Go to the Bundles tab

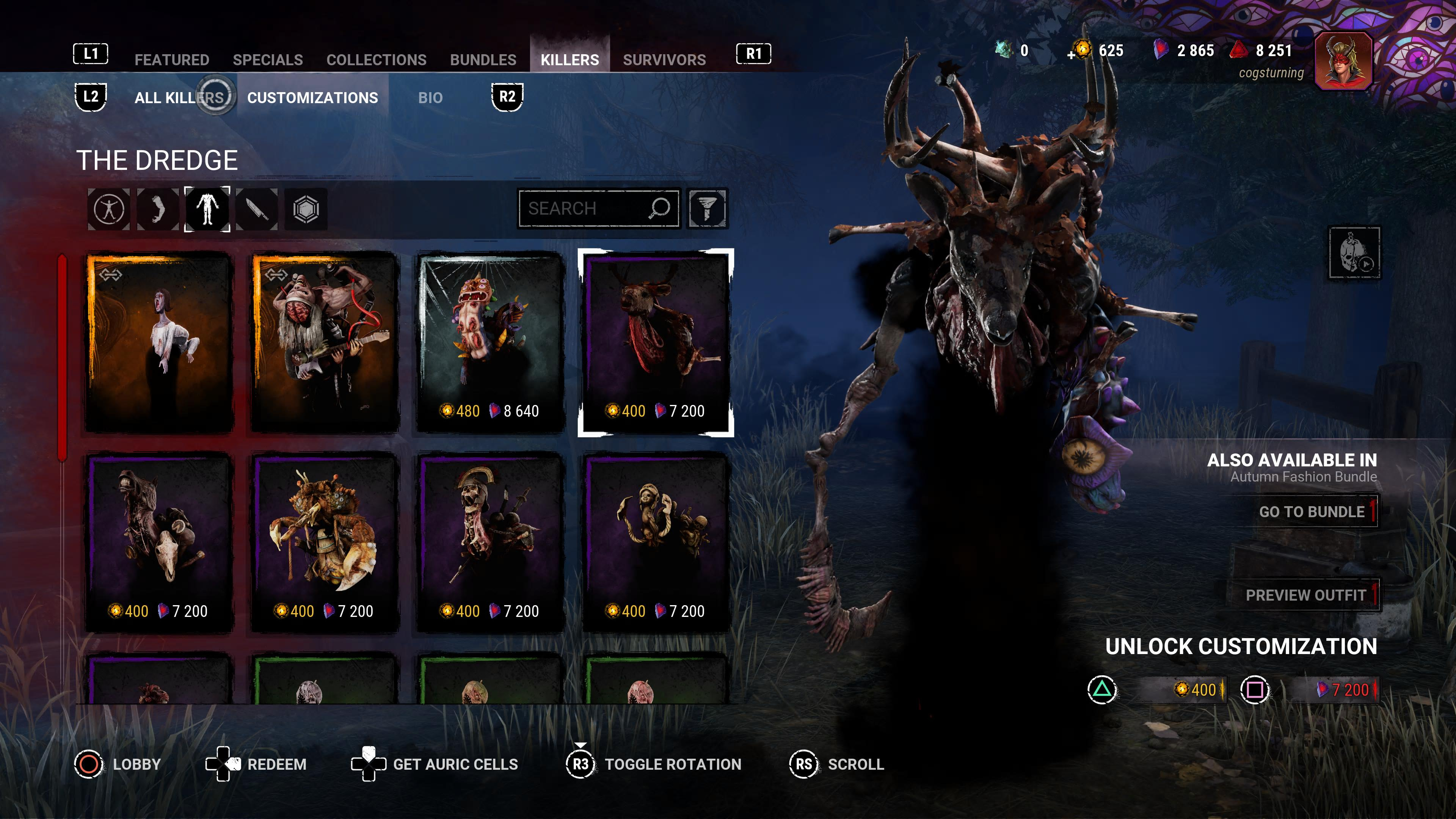(x=483, y=60)
